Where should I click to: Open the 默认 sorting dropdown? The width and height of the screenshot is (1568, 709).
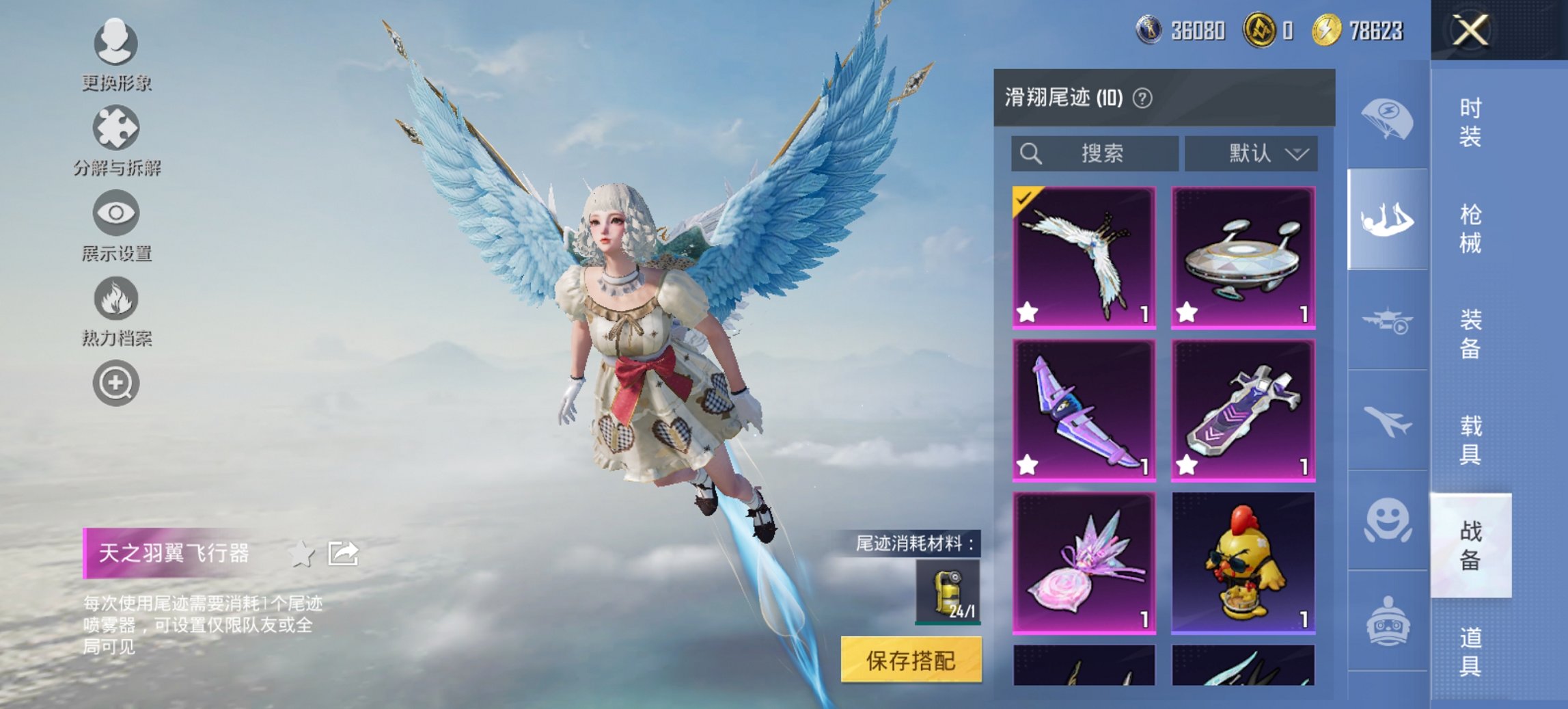point(1250,153)
